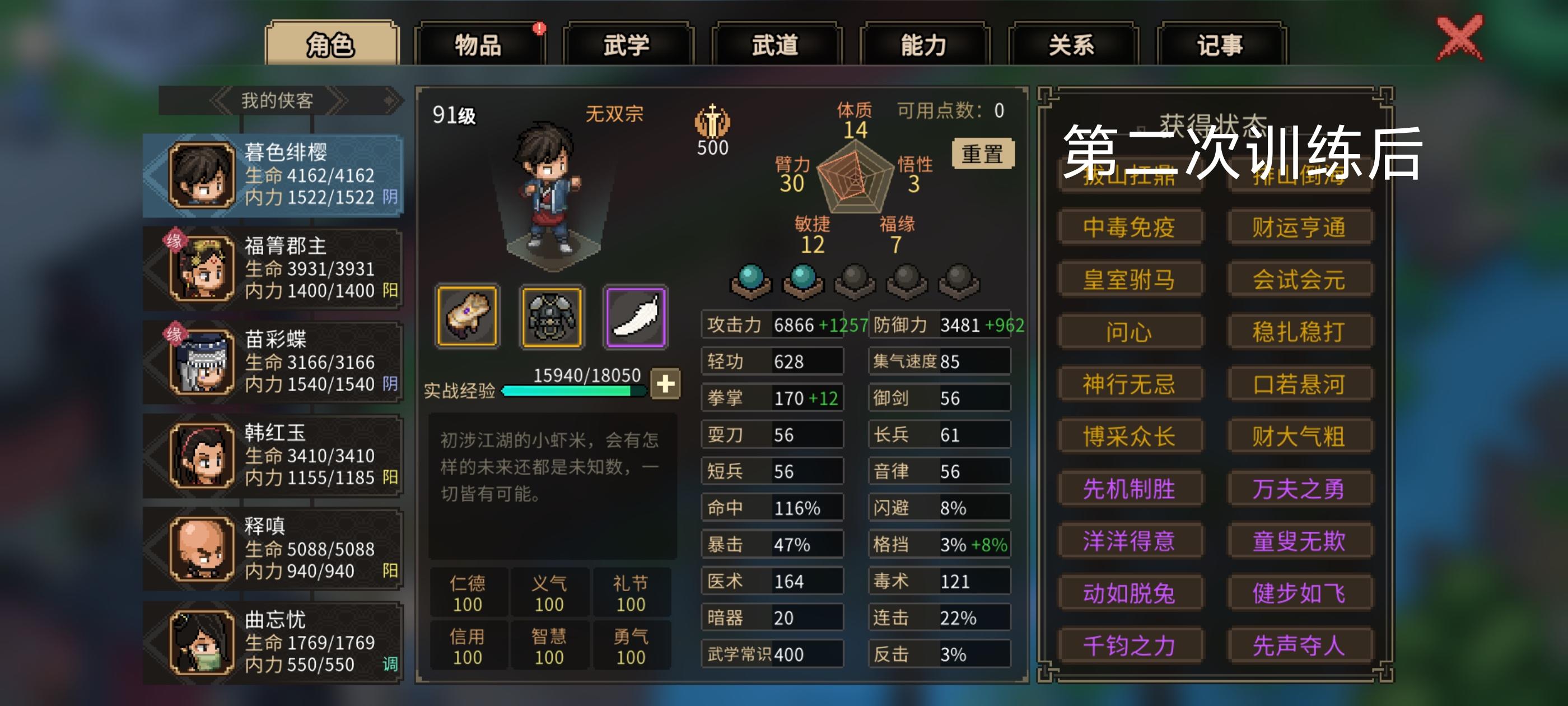The image size is (1568, 706).
Task: Click the plus button beside experience bar
Action: 665,384
